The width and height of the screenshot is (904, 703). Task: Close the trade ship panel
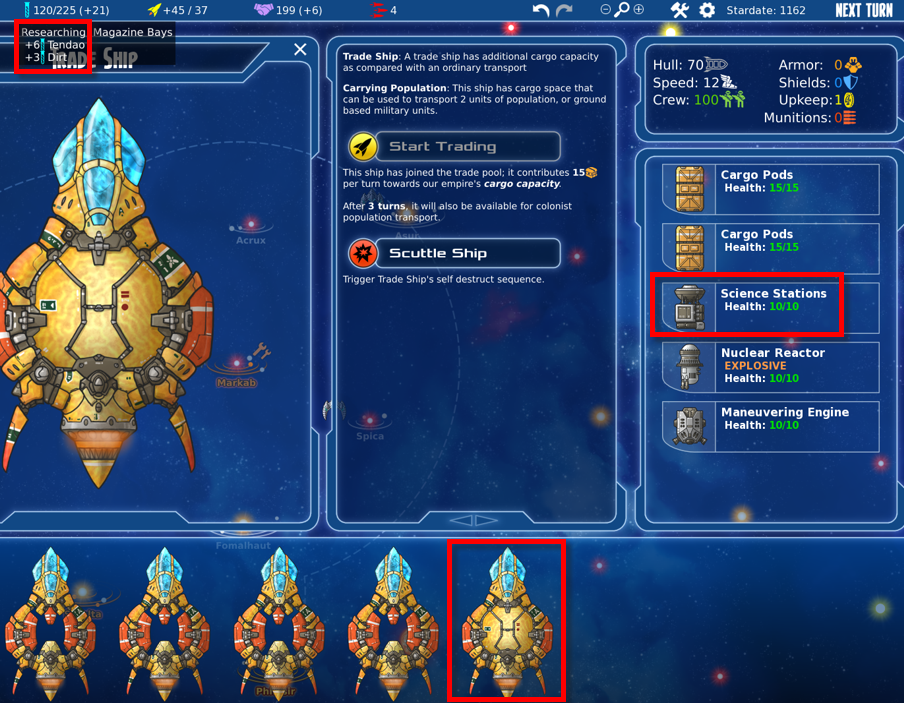pos(300,49)
